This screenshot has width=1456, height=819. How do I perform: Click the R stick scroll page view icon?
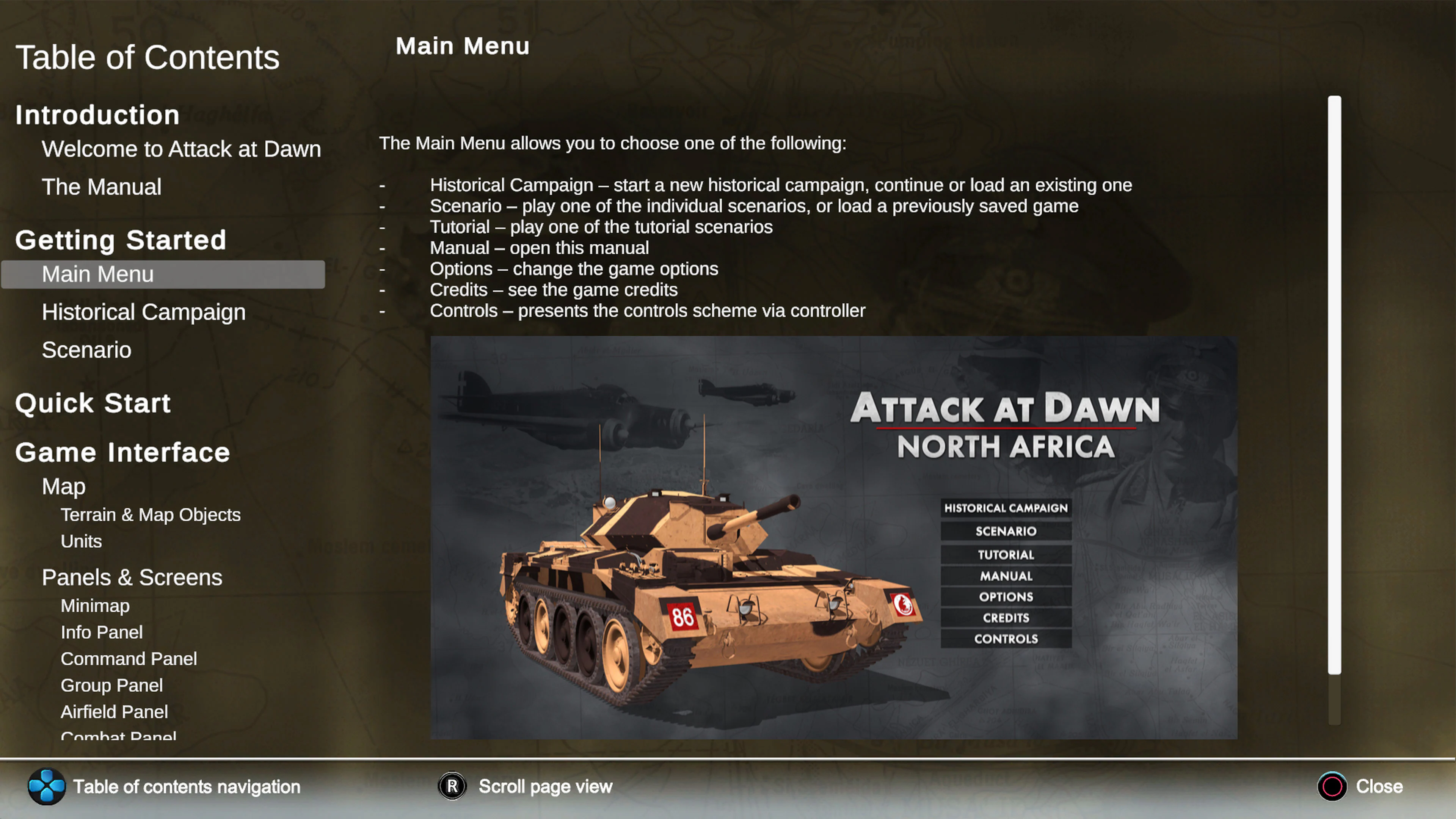coord(452,786)
